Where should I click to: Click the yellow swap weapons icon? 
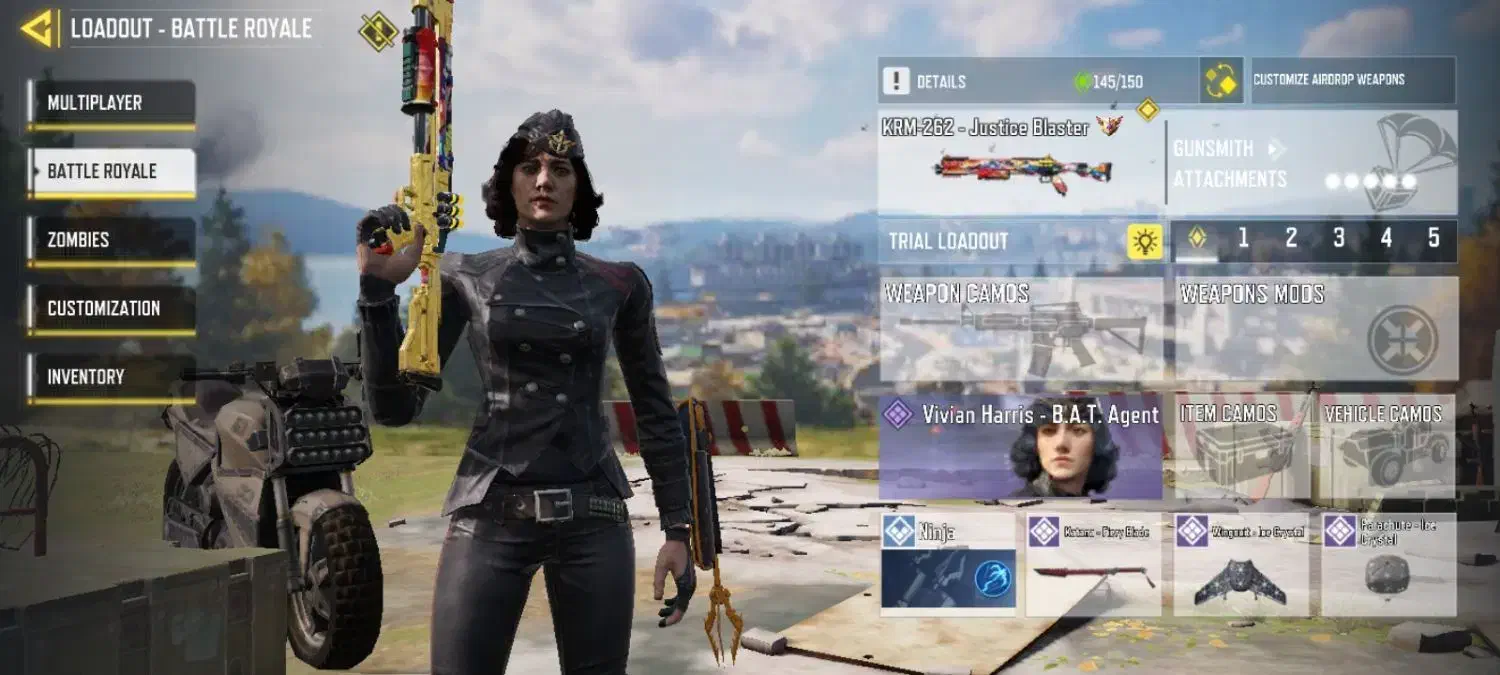pos(1221,81)
